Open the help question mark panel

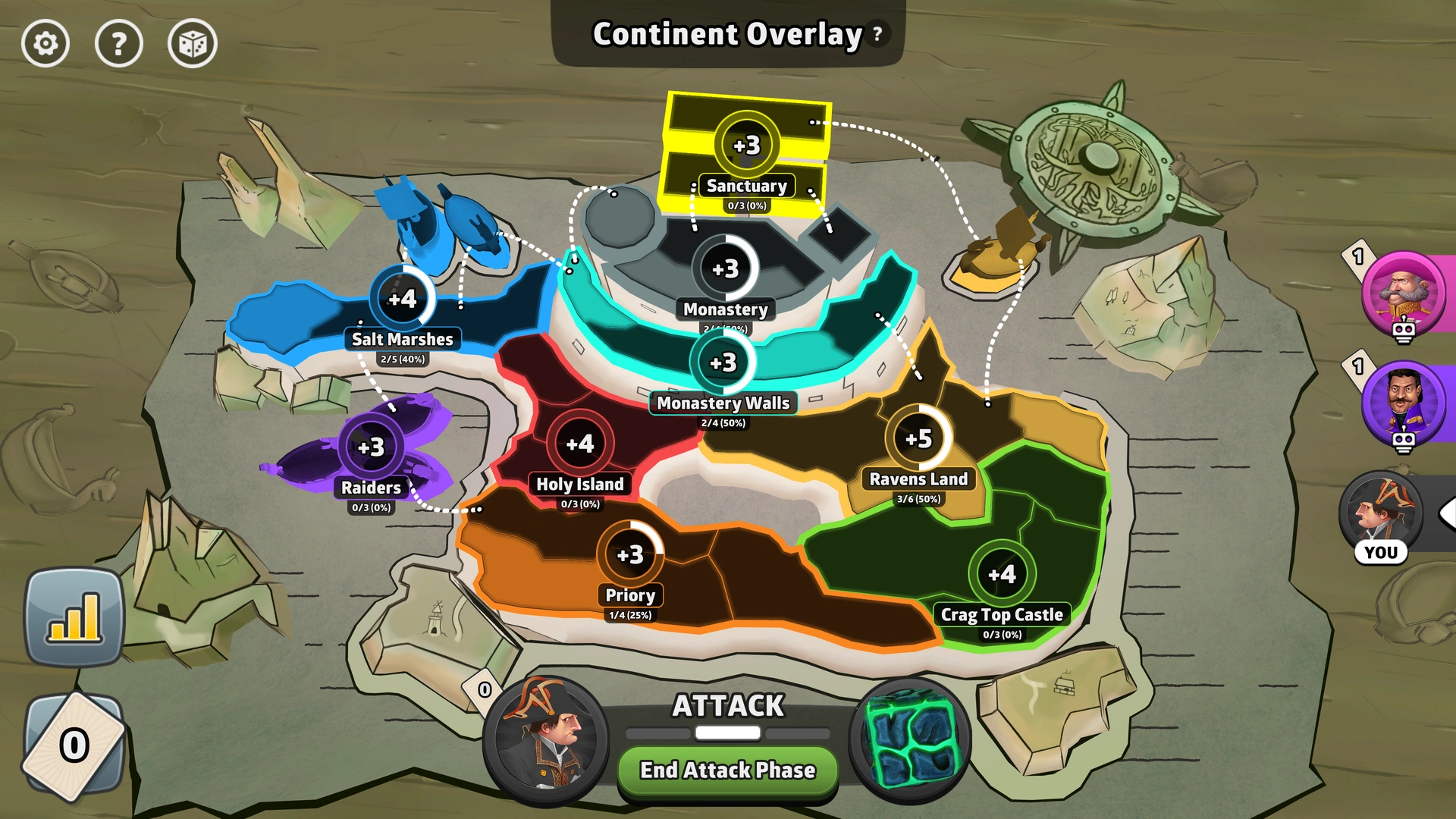(118, 43)
